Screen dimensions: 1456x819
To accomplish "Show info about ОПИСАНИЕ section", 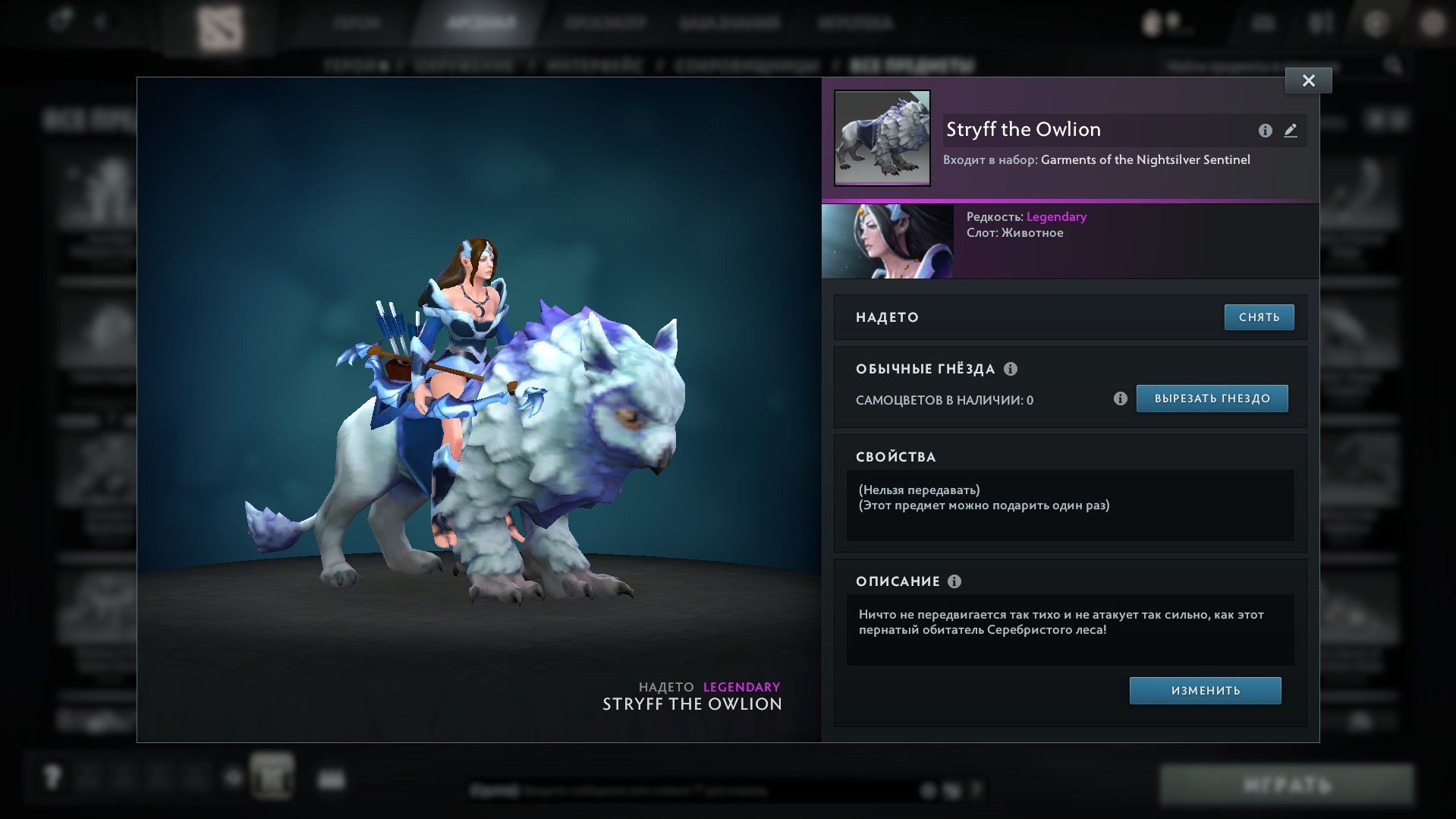I will (x=954, y=581).
